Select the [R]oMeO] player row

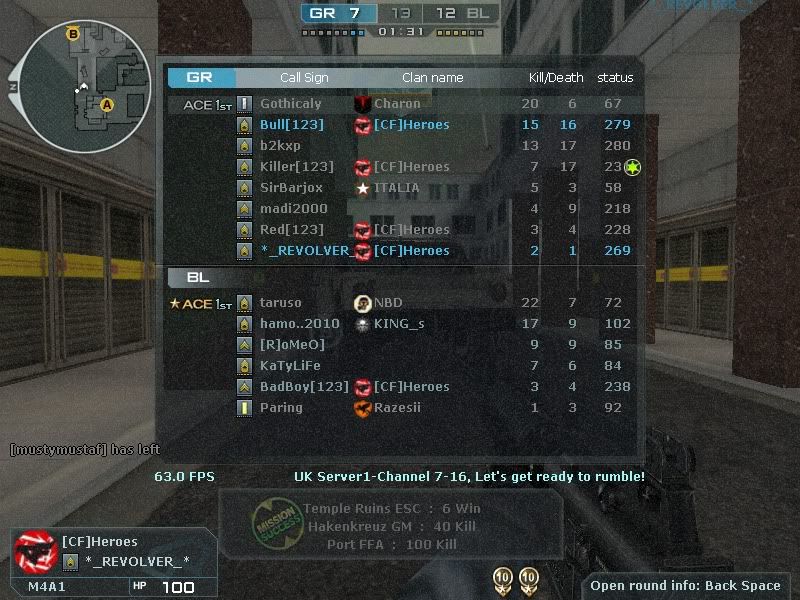click(292, 345)
